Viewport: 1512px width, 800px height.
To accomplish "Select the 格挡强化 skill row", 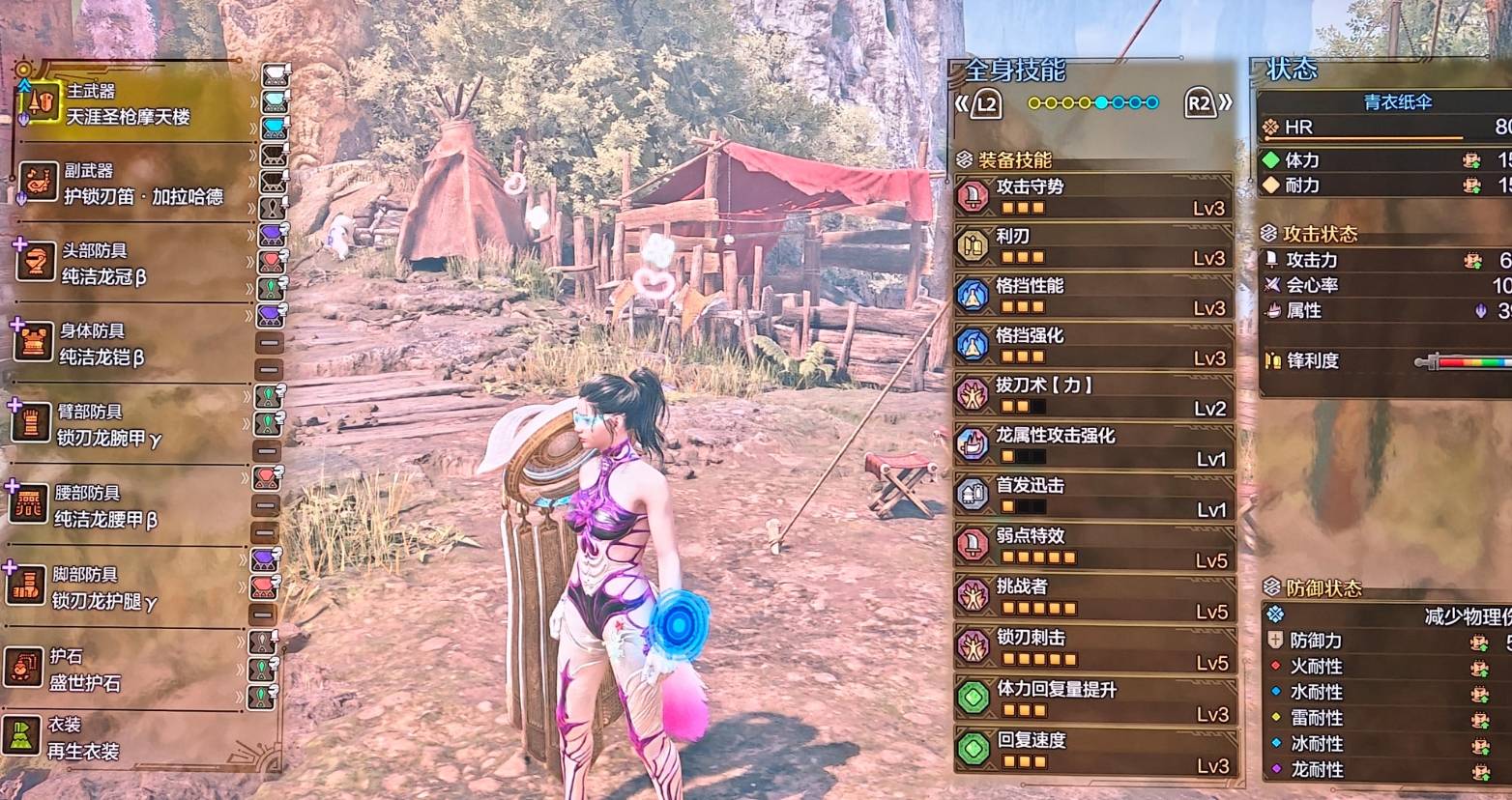I will coord(1093,346).
